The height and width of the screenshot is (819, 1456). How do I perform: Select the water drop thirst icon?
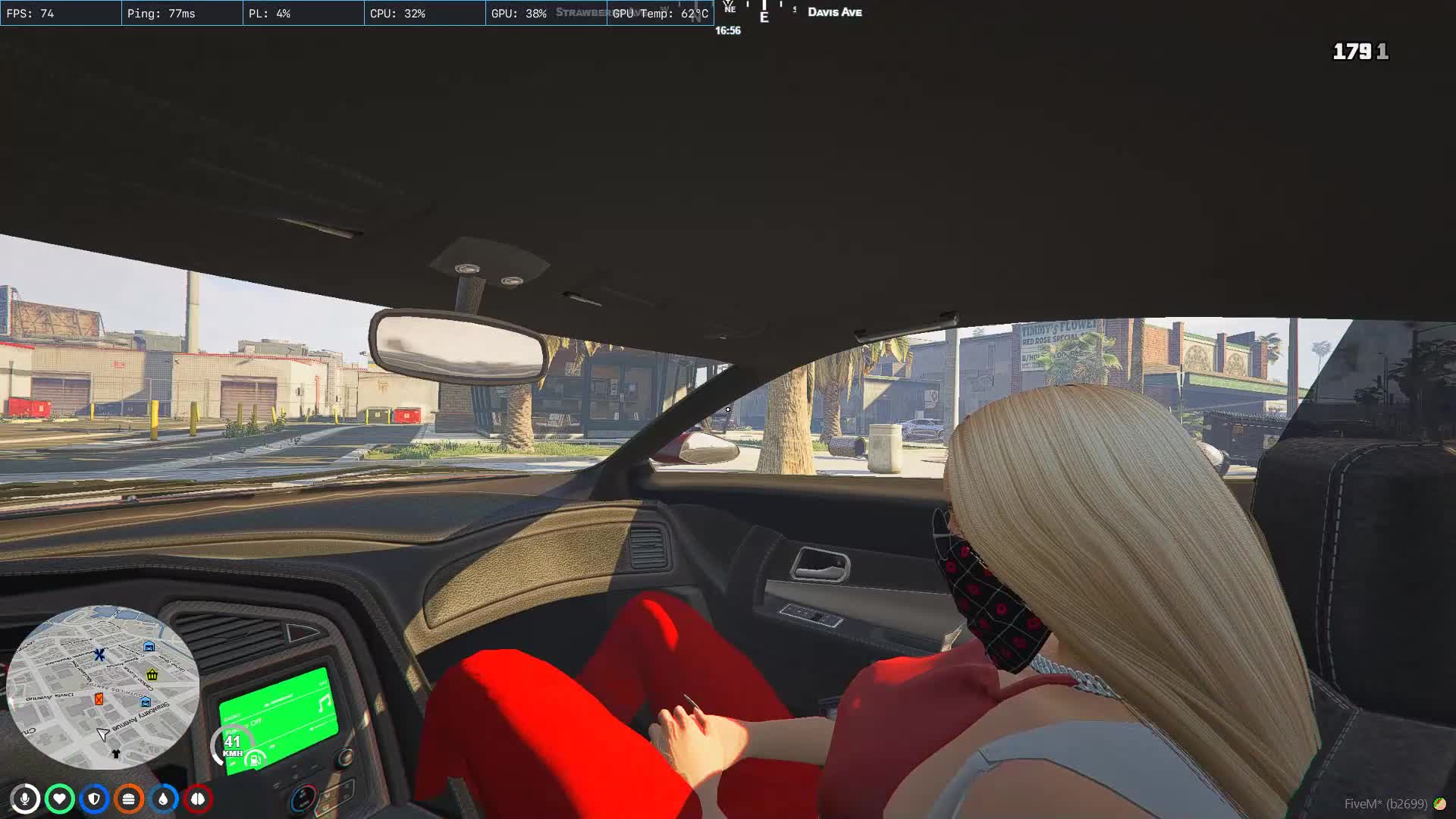pos(163,799)
